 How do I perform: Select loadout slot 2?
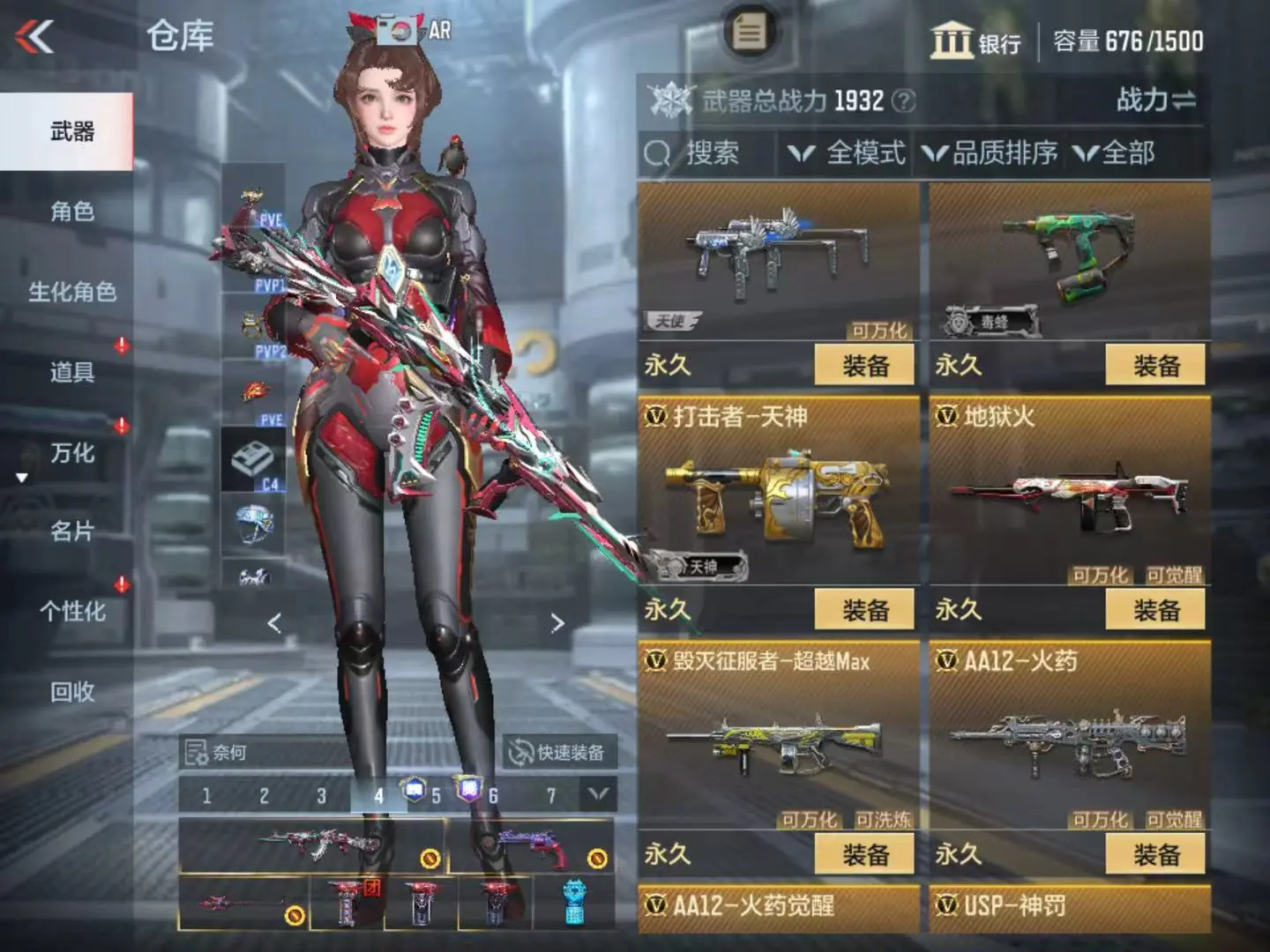[x=264, y=796]
